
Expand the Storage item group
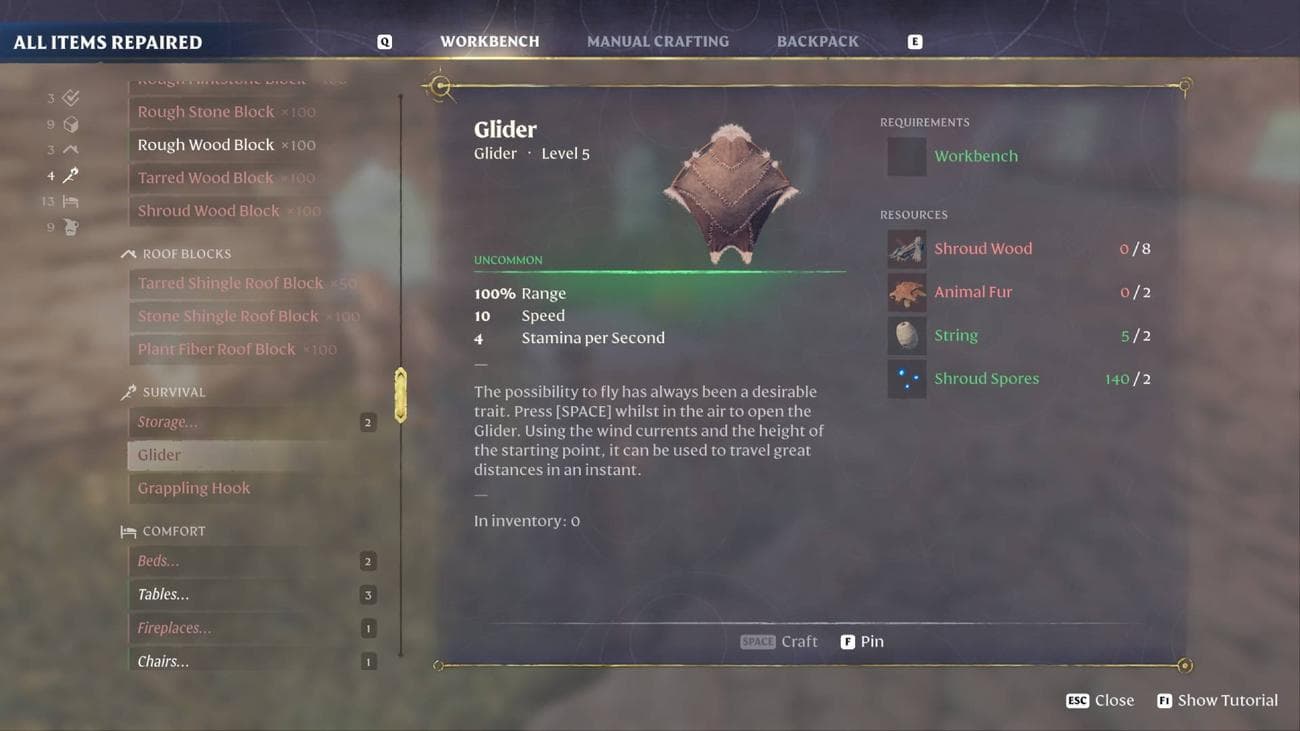coord(167,421)
